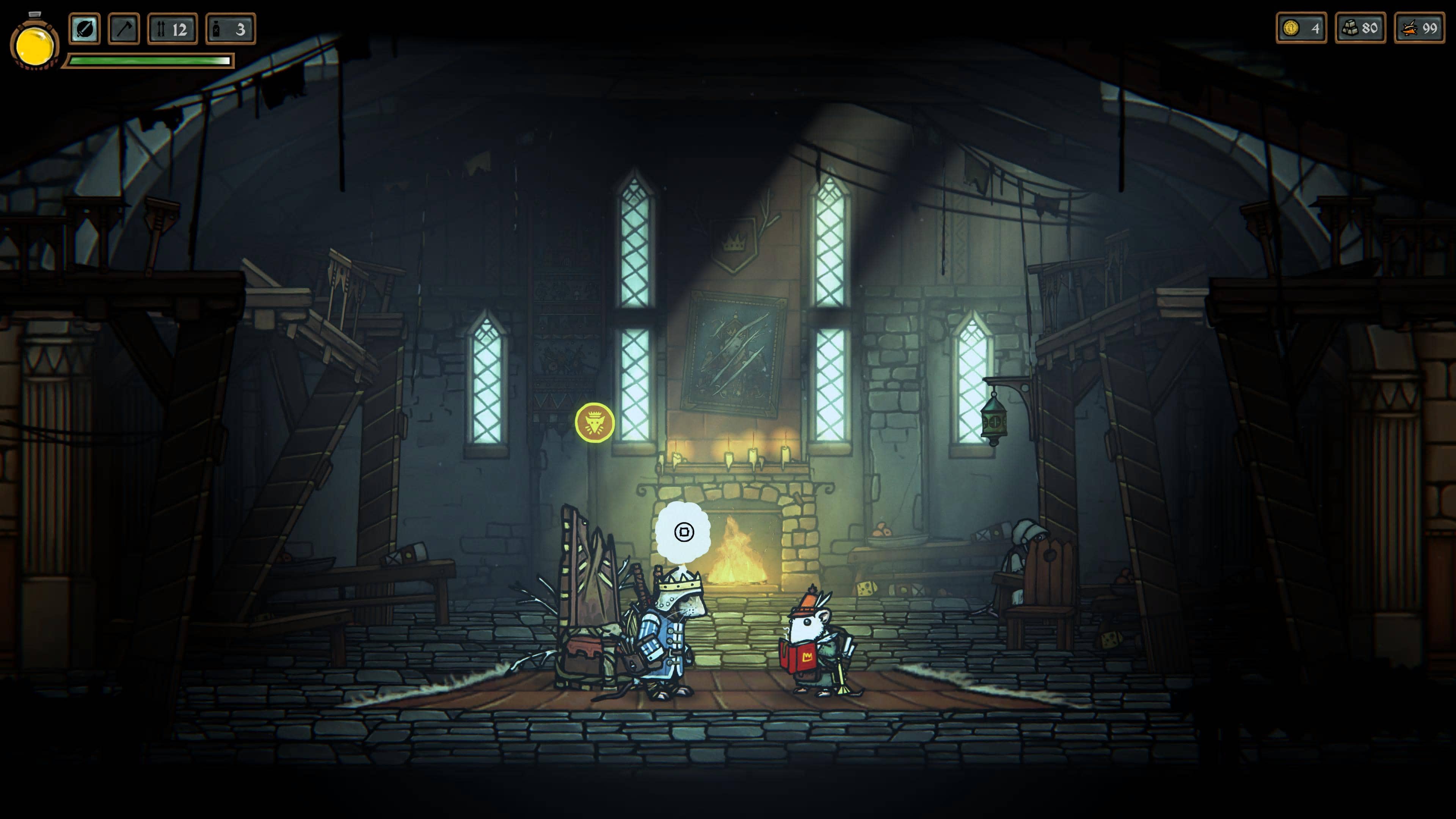Click the crowned rat quest marker
Viewport: 1456px width, 819px height.
pos(595,422)
